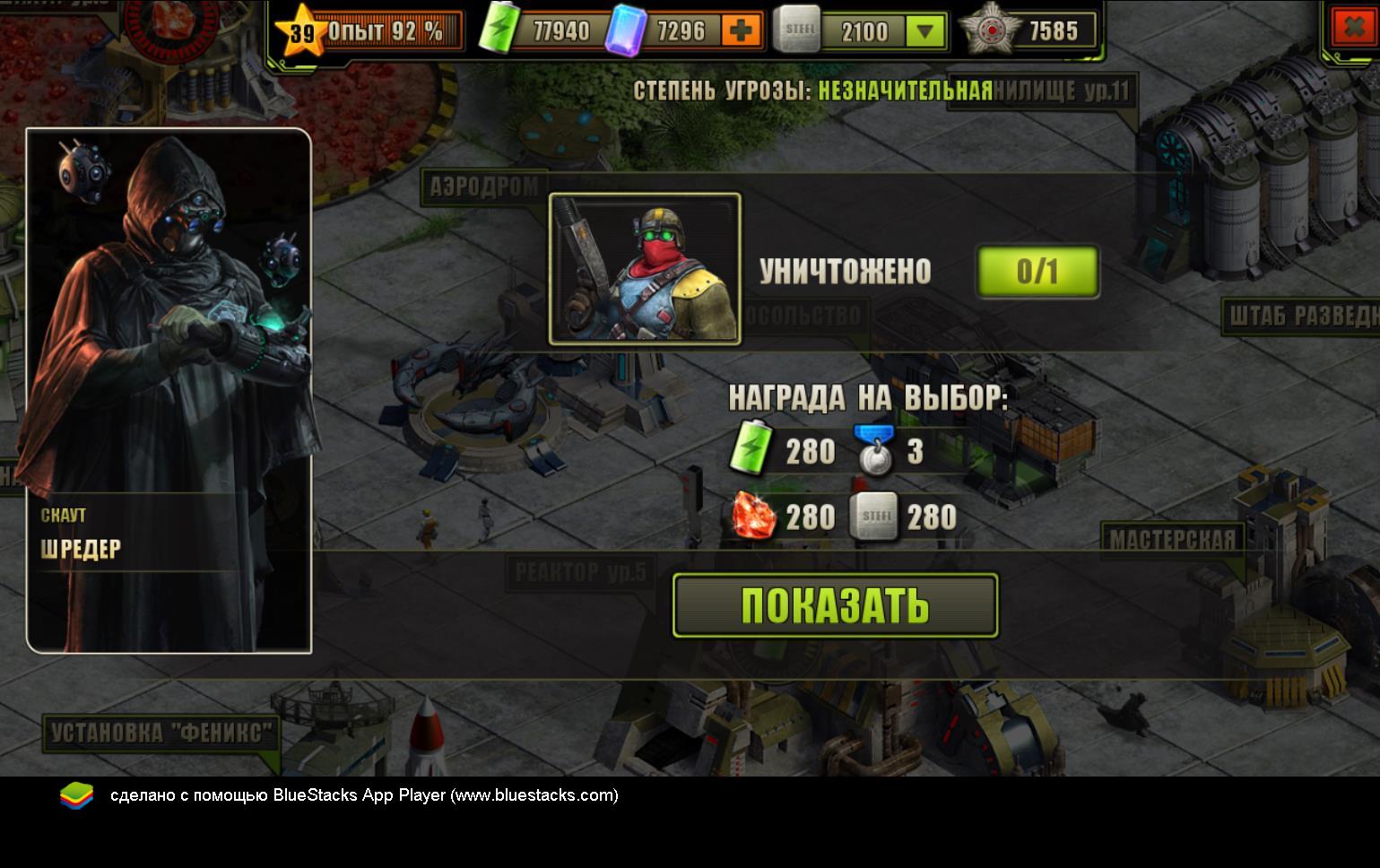Image resolution: width=1380 pixels, height=868 pixels.
Task: Open the steel resource dropdown arrow
Action: point(924,32)
